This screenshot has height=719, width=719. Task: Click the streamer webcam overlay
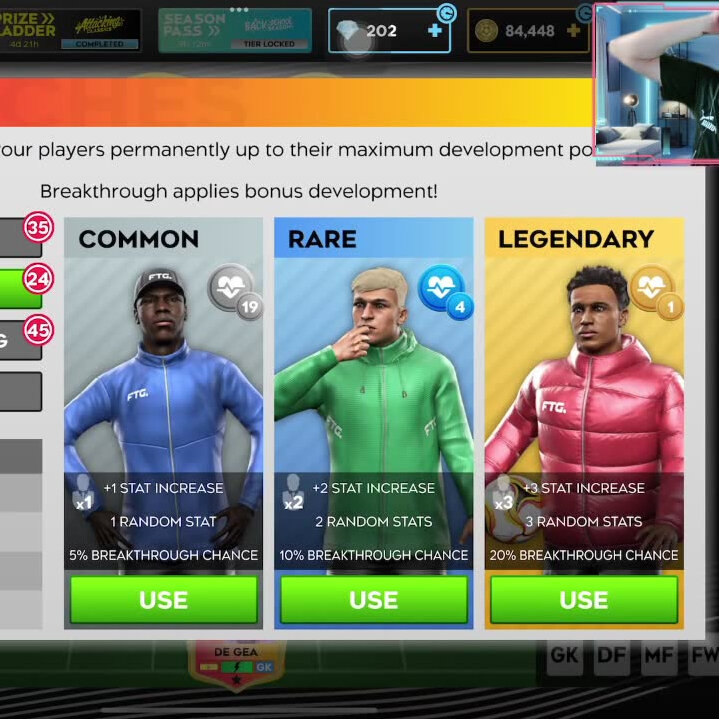(656, 83)
